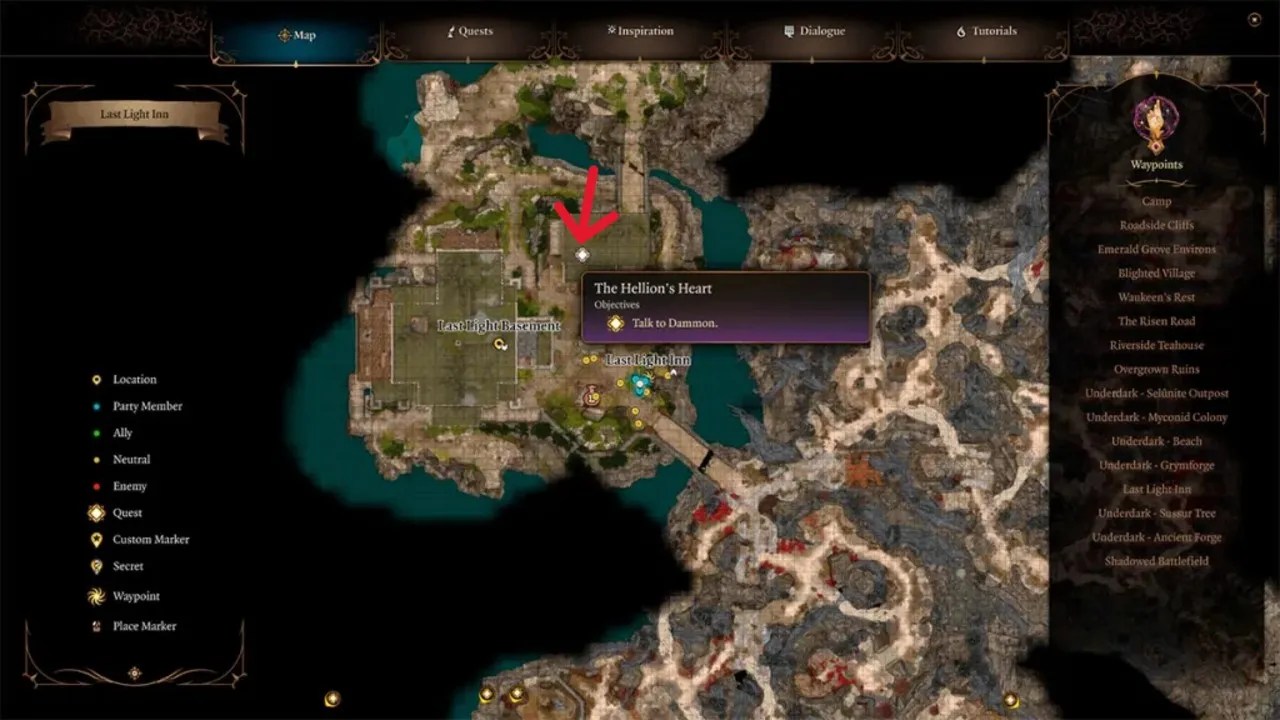
Task: Select the Quest diamond icon in the legend
Action: tap(95, 513)
